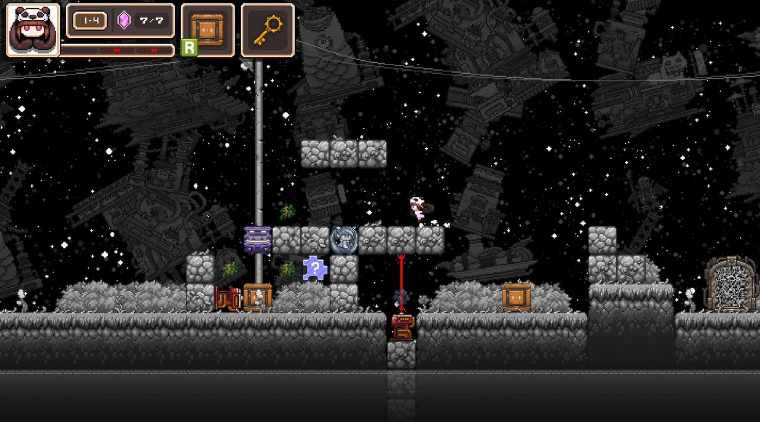Select the golden key item slot
Screen dimensions: 760x422
tap(267, 29)
